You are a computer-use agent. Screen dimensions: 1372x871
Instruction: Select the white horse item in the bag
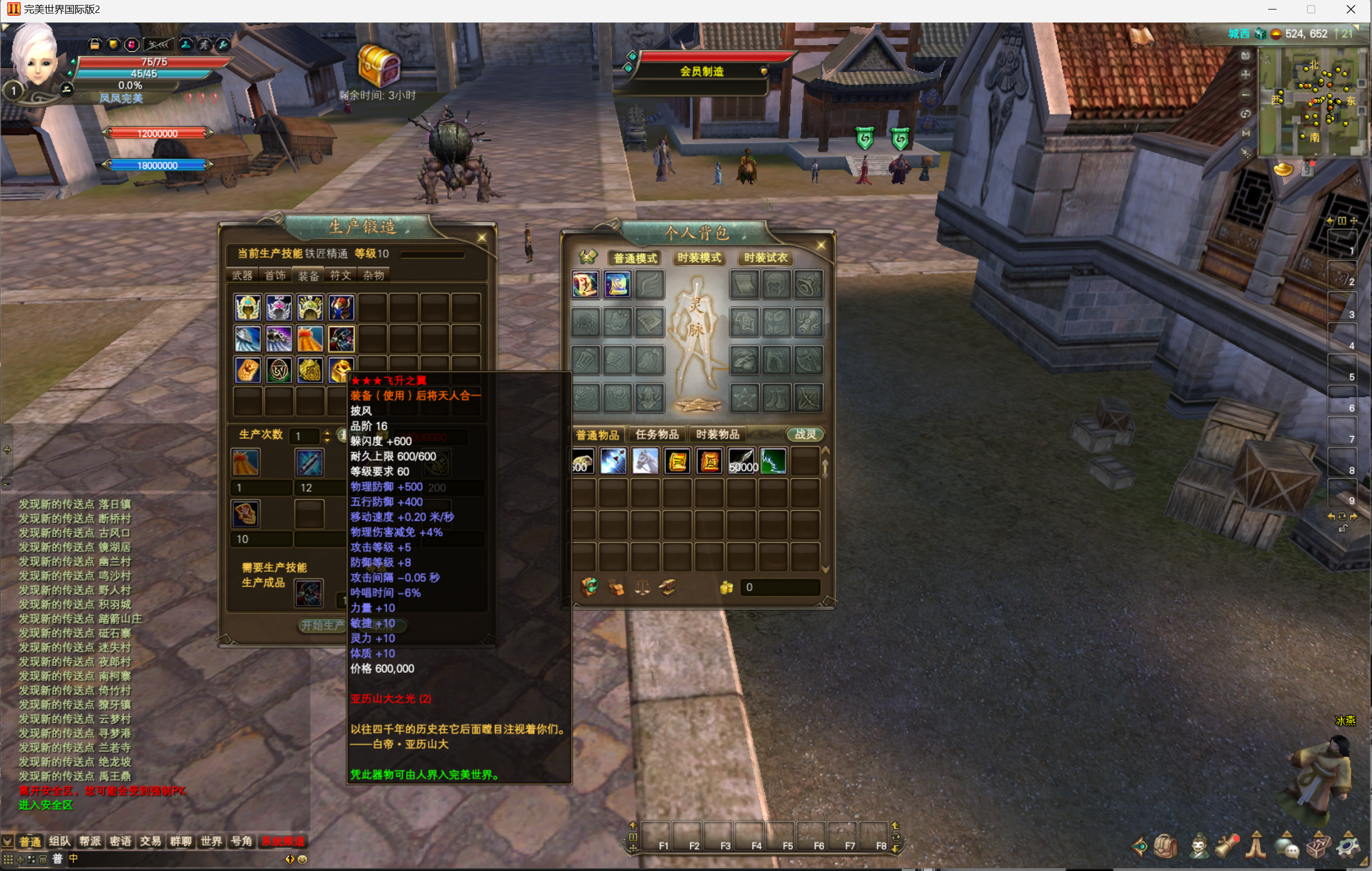click(645, 461)
